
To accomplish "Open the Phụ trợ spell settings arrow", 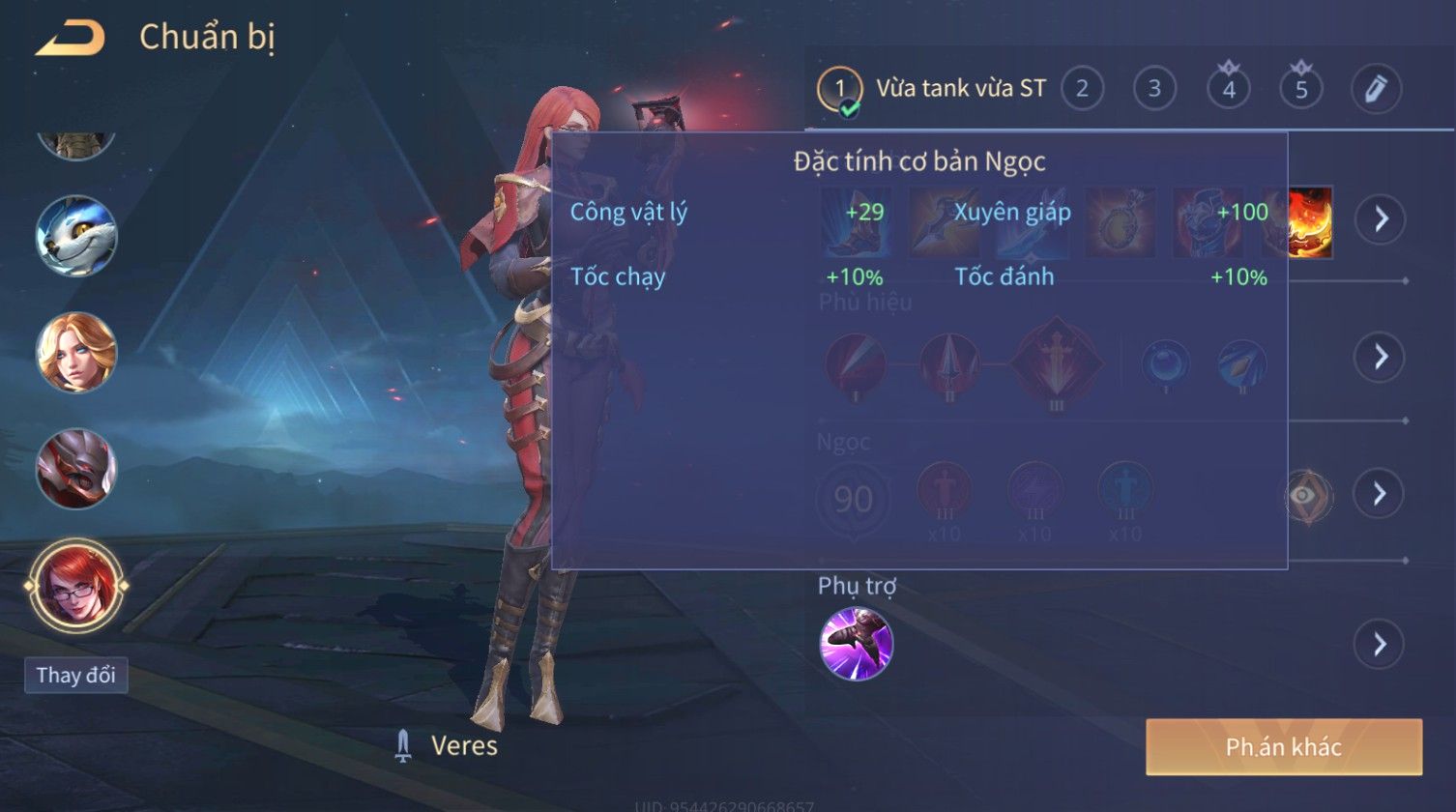I will pos(1380,644).
